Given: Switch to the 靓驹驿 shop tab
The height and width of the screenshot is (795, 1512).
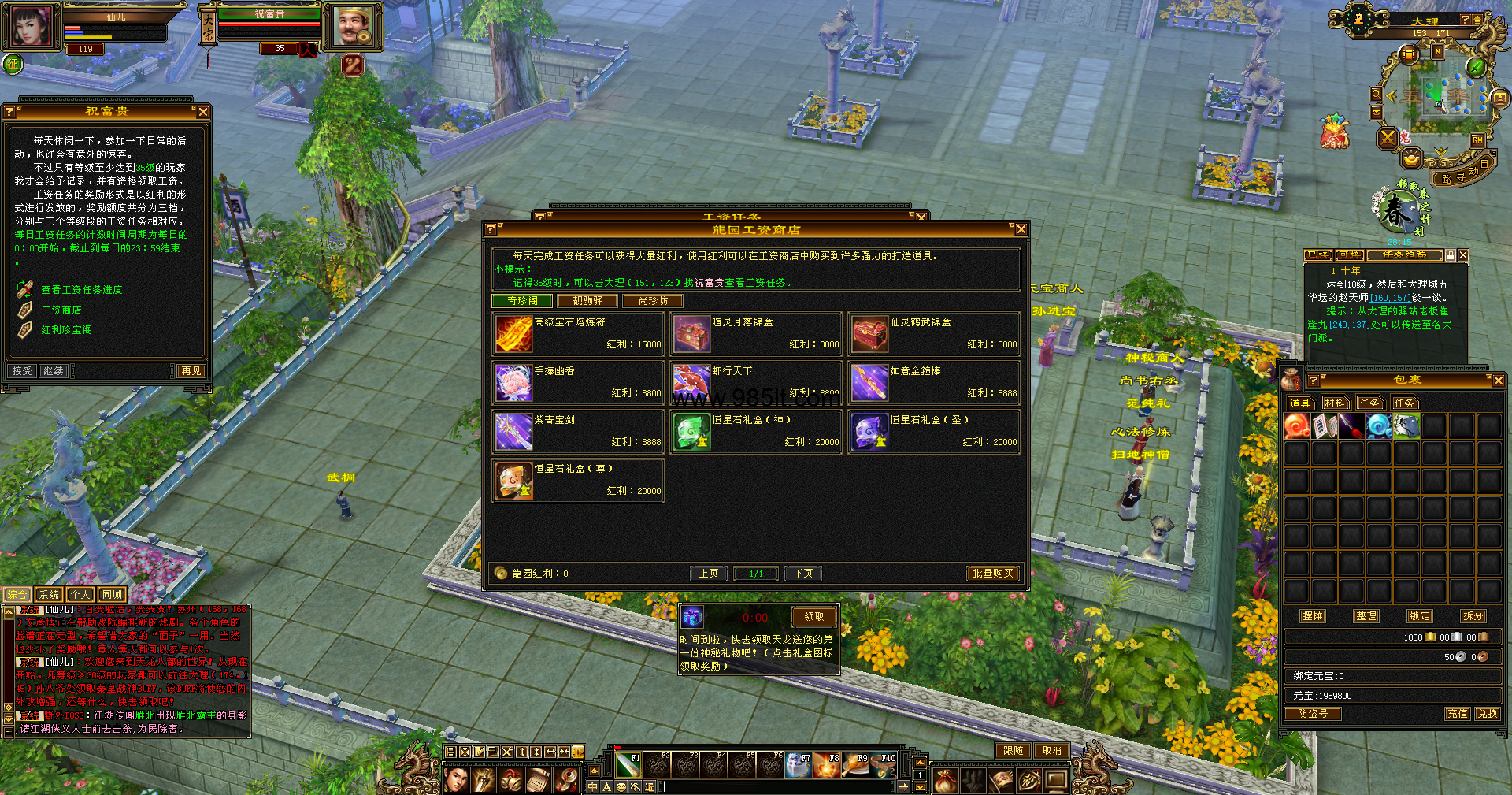Looking at the screenshot, I should coord(587,301).
